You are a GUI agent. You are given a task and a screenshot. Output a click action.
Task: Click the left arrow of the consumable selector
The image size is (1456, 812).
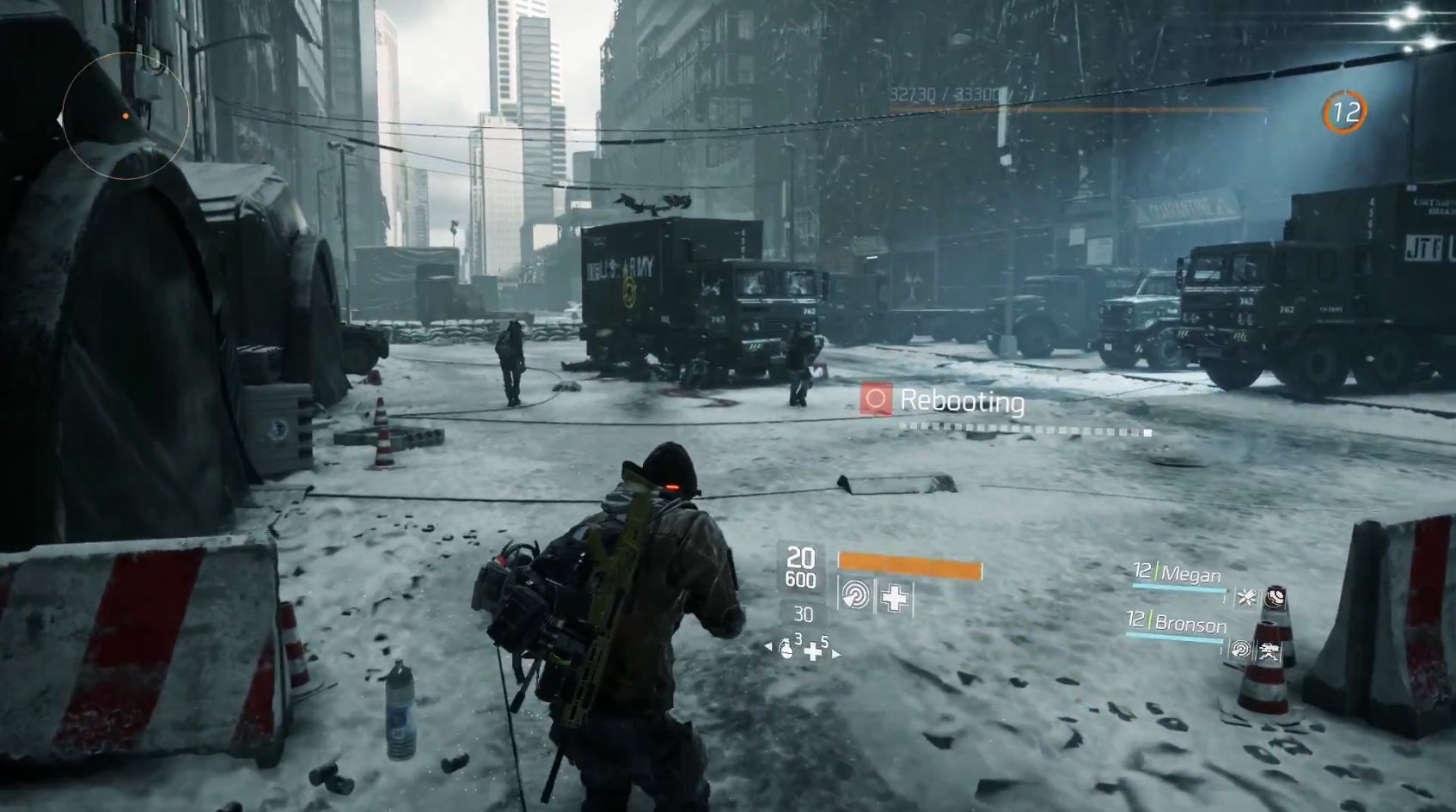(768, 646)
